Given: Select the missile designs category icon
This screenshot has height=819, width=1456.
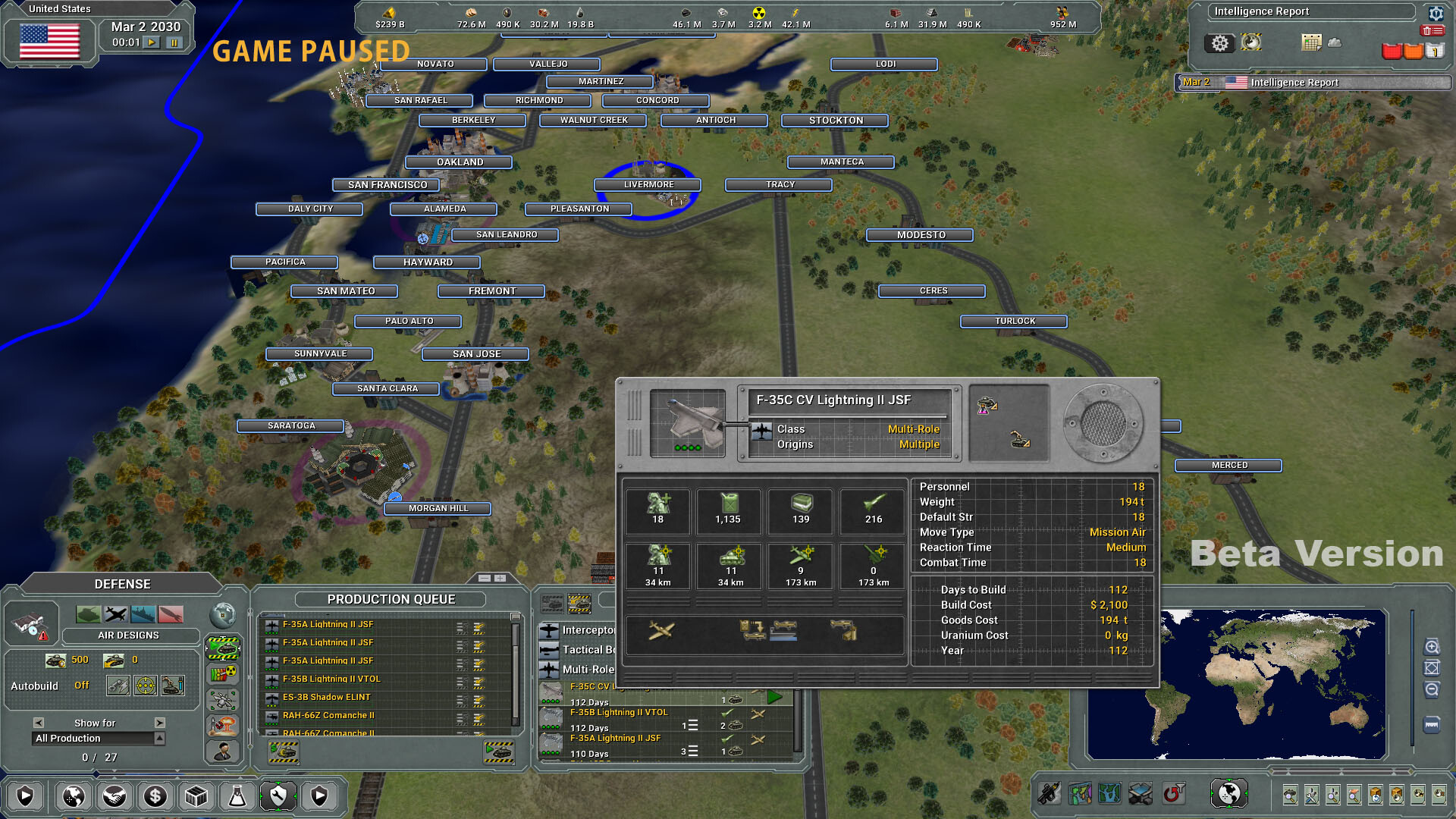Looking at the screenshot, I should [x=171, y=614].
